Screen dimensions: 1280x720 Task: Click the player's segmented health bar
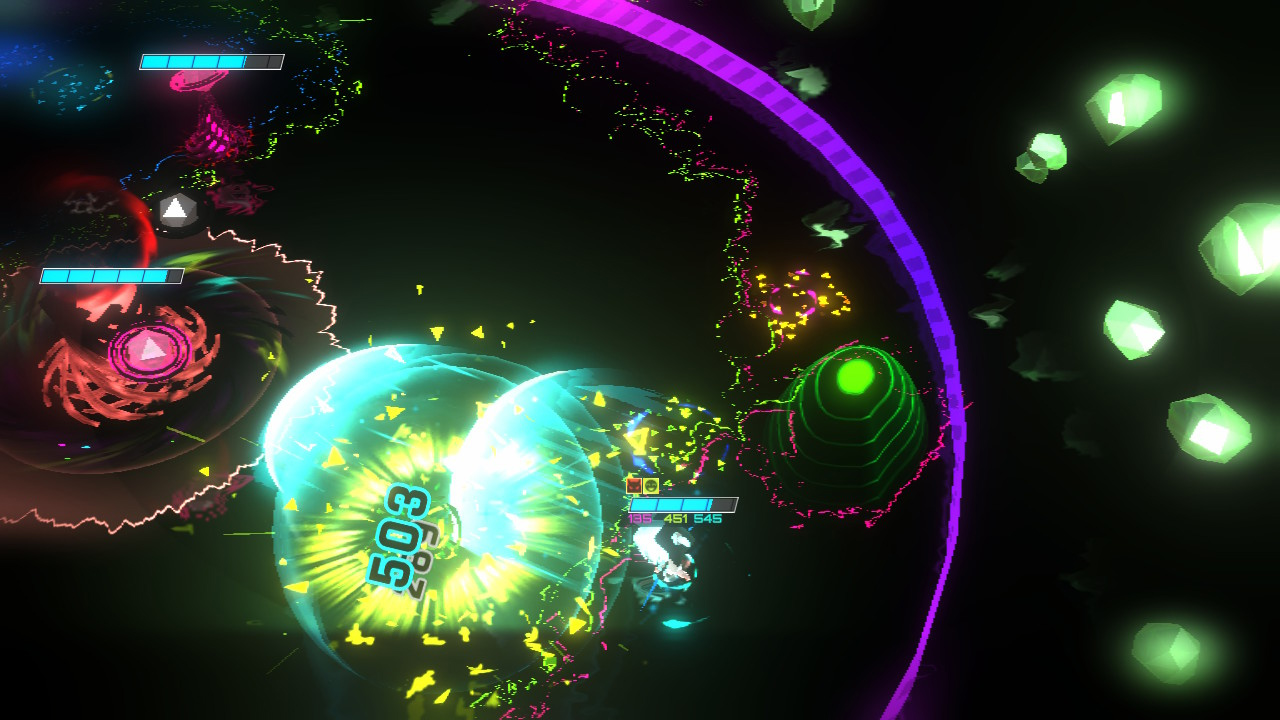(x=684, y=504)
